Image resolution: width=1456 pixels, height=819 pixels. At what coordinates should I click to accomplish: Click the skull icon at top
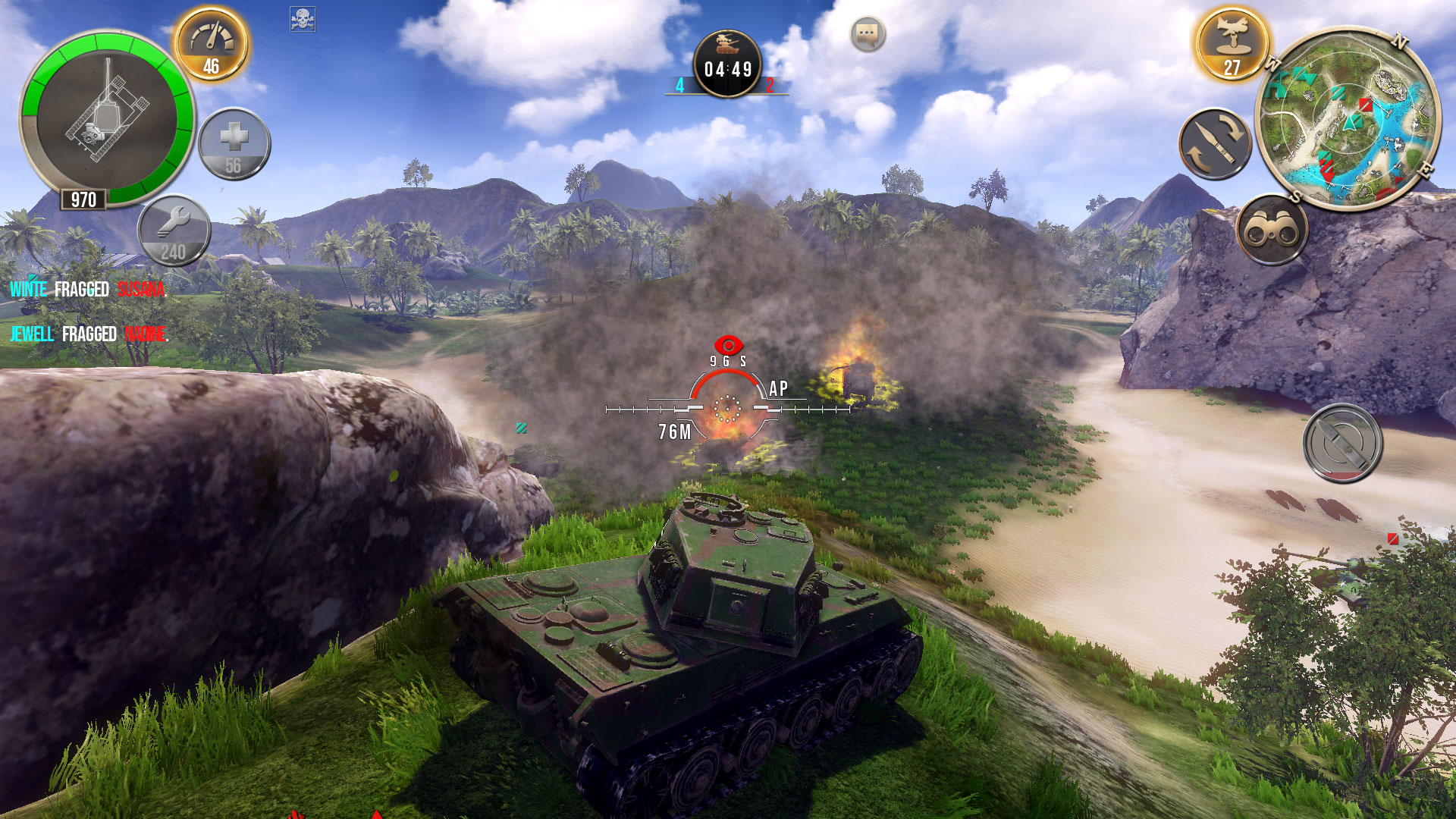pos(303,19)
